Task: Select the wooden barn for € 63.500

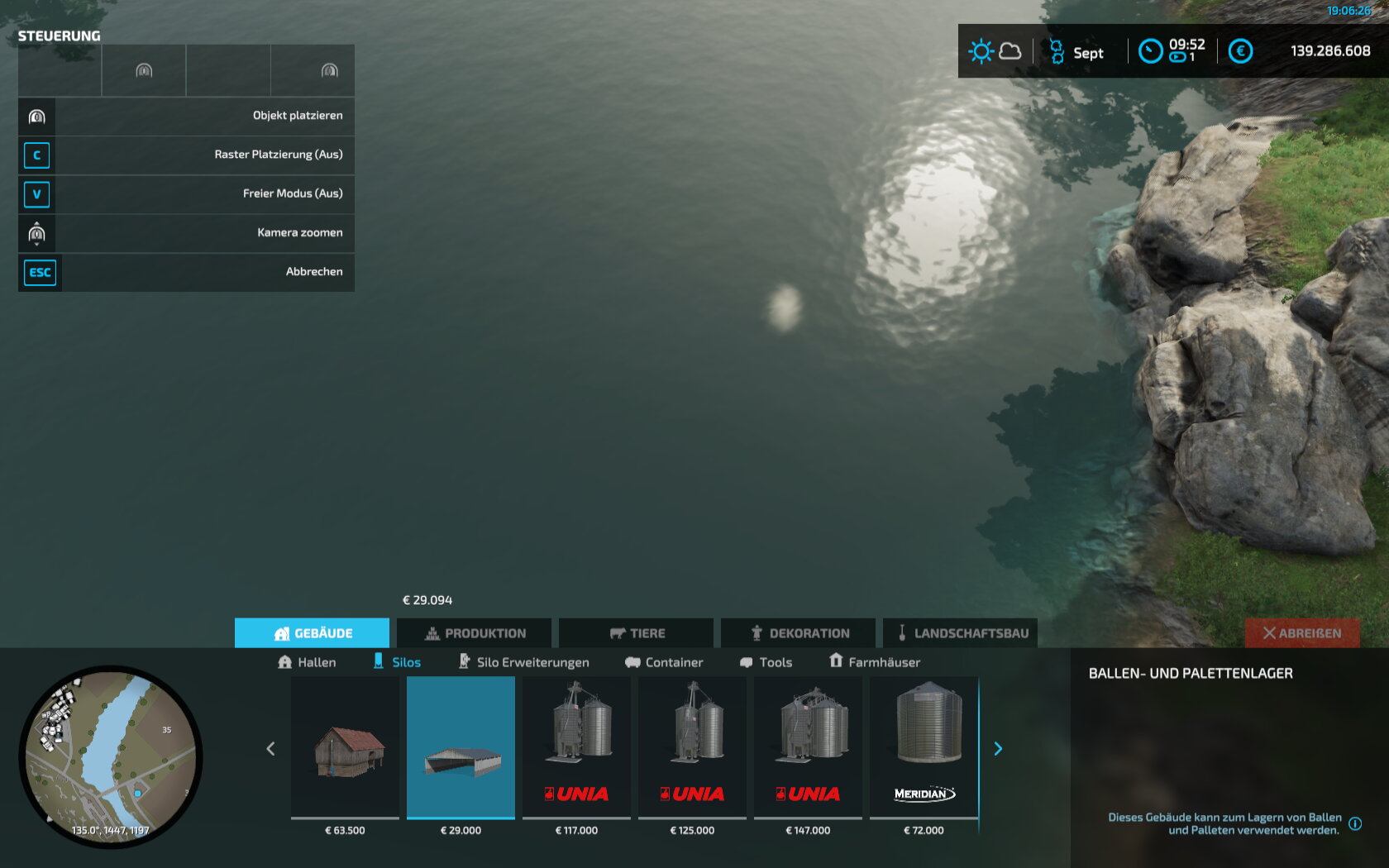Action: (x=345, y=748)
